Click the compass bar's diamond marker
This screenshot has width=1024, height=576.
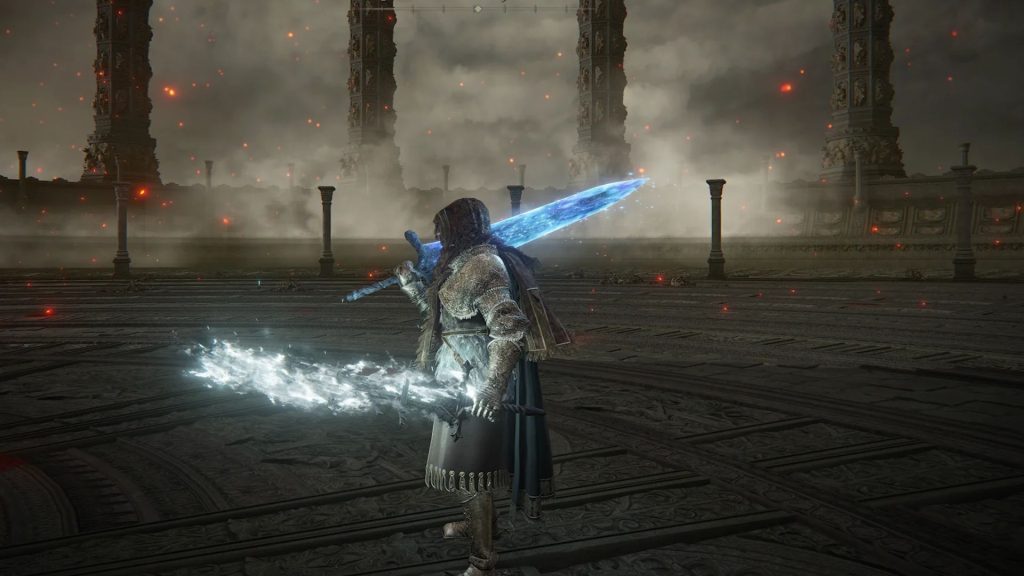point(477,8)
